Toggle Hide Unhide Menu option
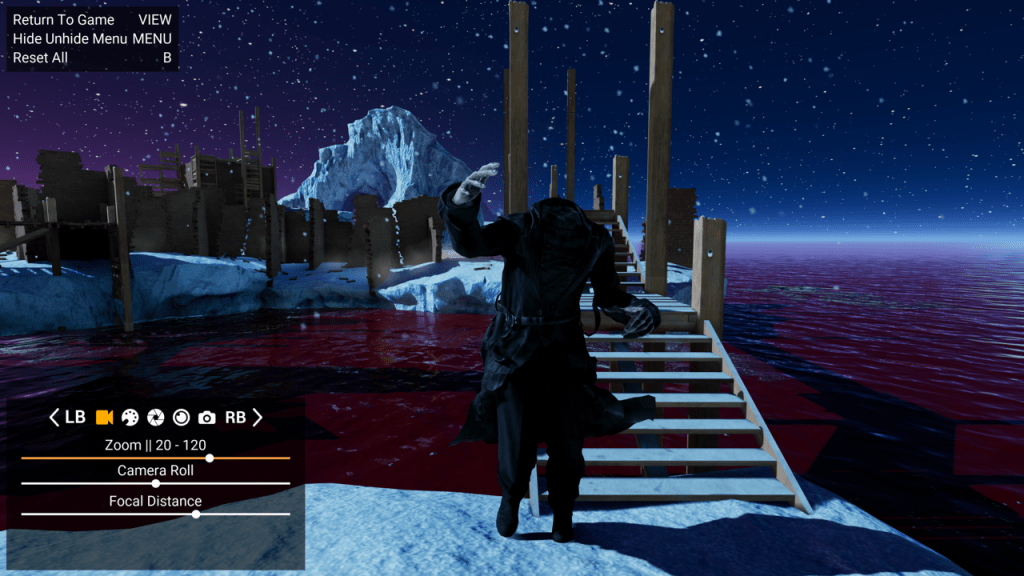 [70, 39]
